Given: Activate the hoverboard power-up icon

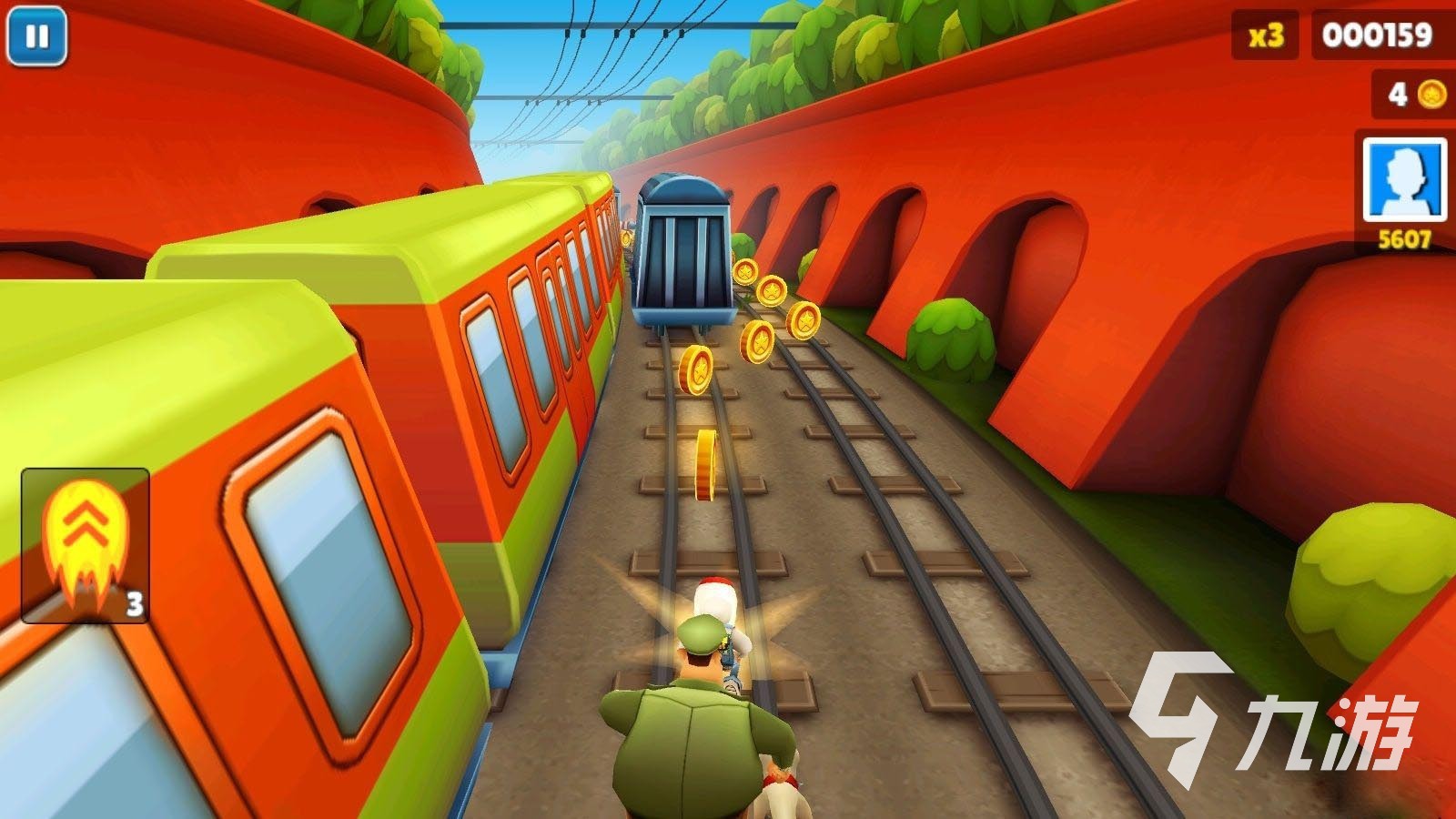Looking at the screenshot, I should point(85,545).
